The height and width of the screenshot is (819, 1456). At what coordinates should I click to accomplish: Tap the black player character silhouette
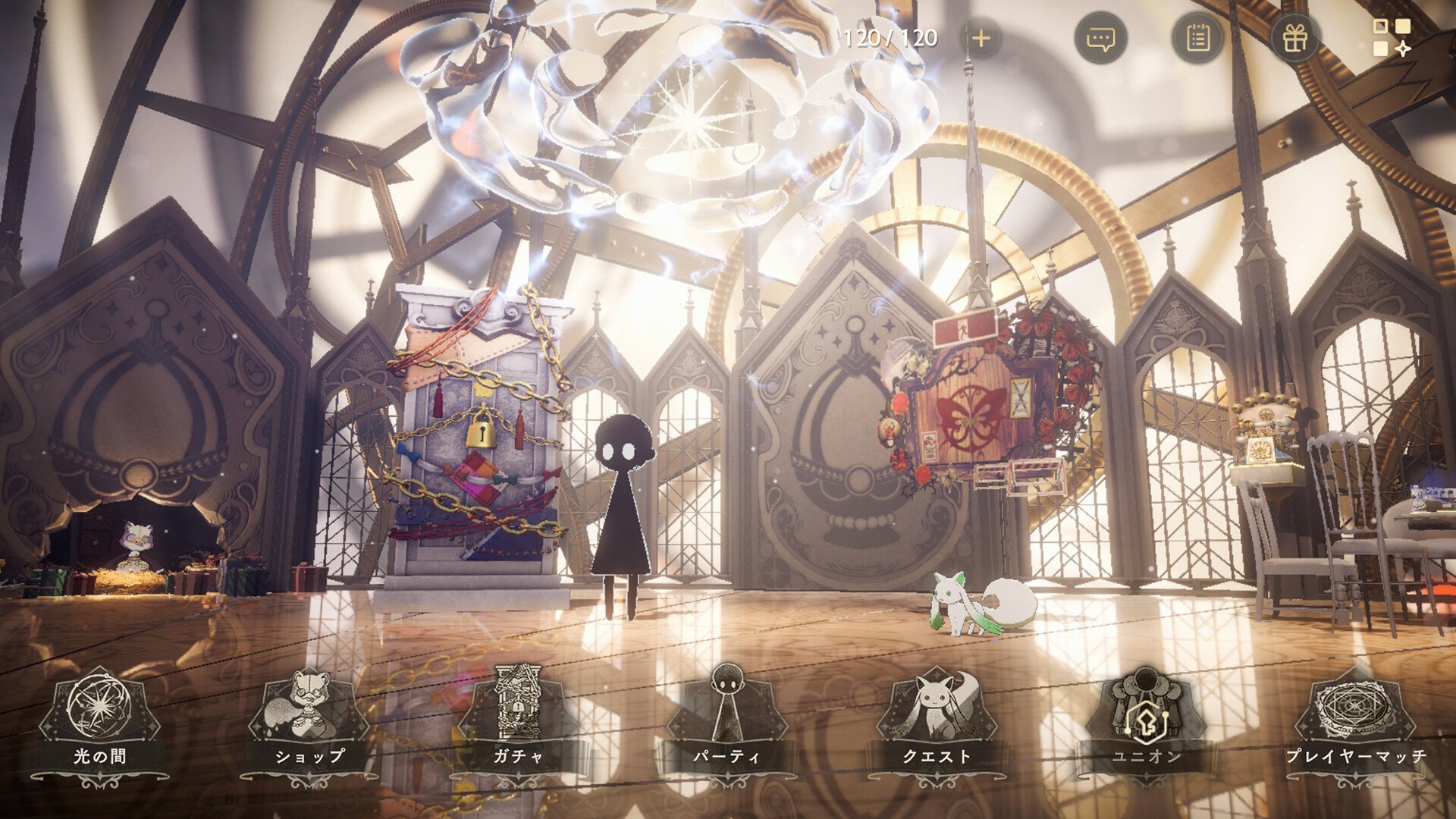622,500
